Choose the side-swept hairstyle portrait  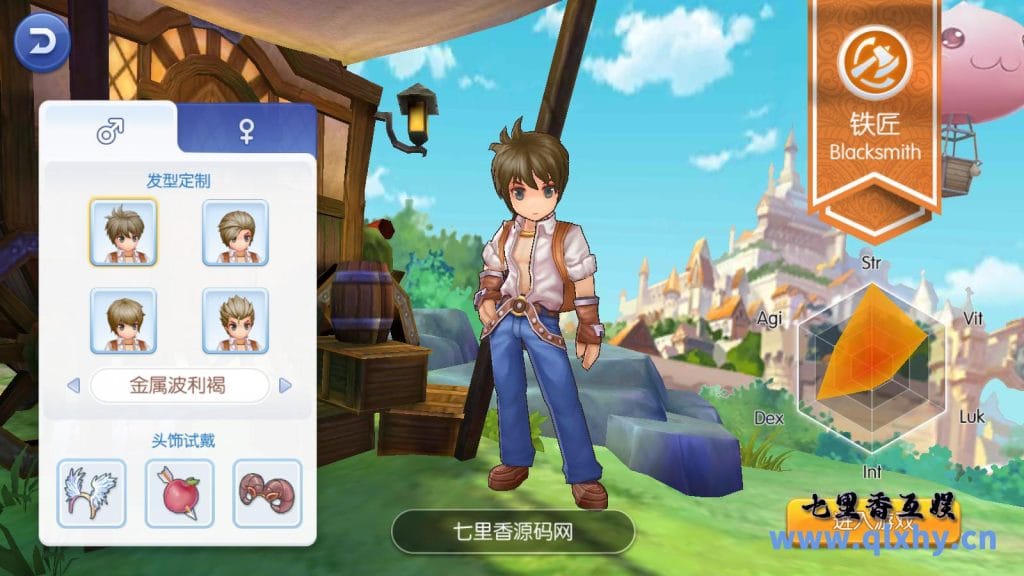pyautogui.click(x=235, y=232)
